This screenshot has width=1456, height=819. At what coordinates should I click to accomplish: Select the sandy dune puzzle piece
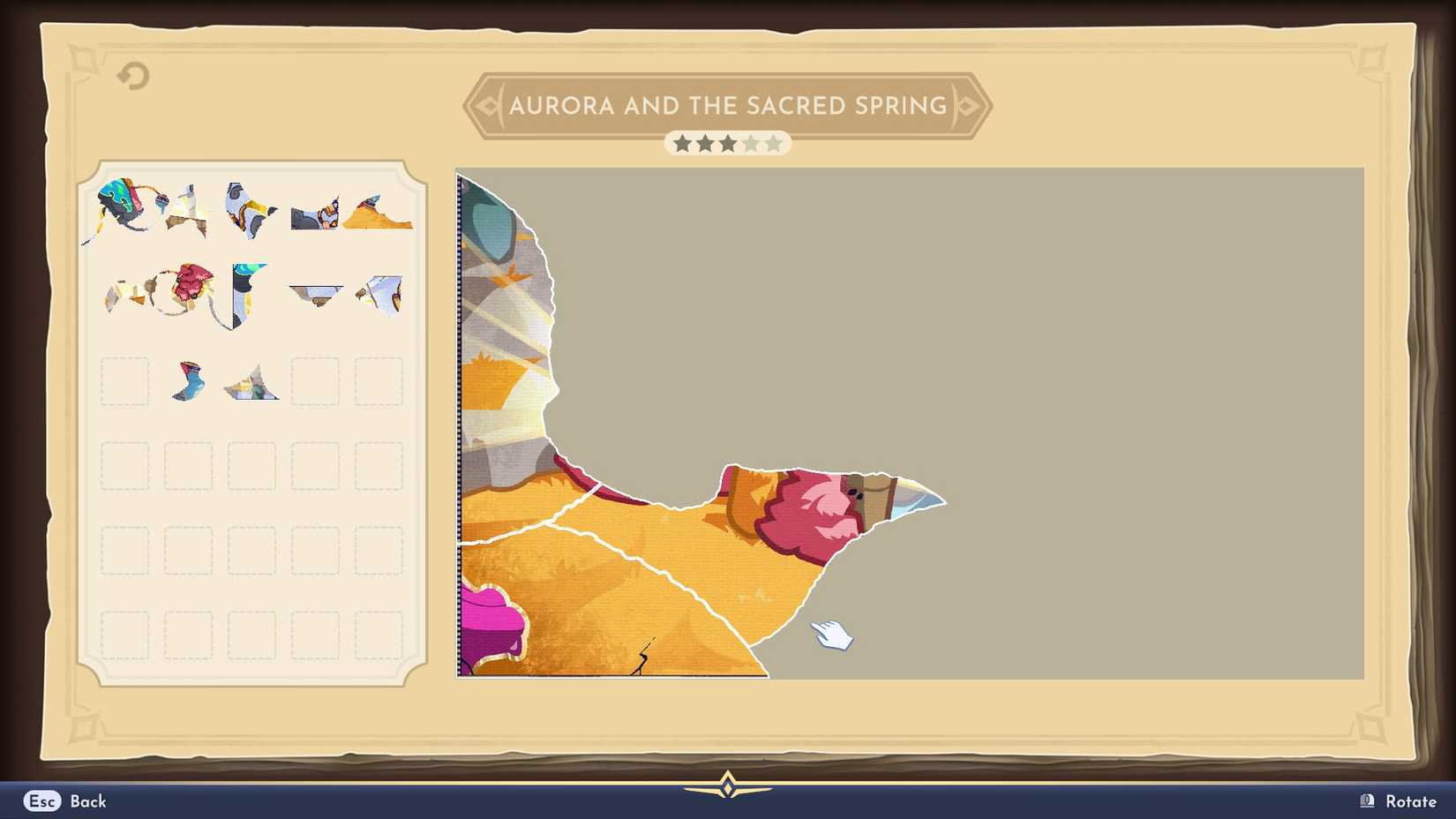(x=379, y=218)
